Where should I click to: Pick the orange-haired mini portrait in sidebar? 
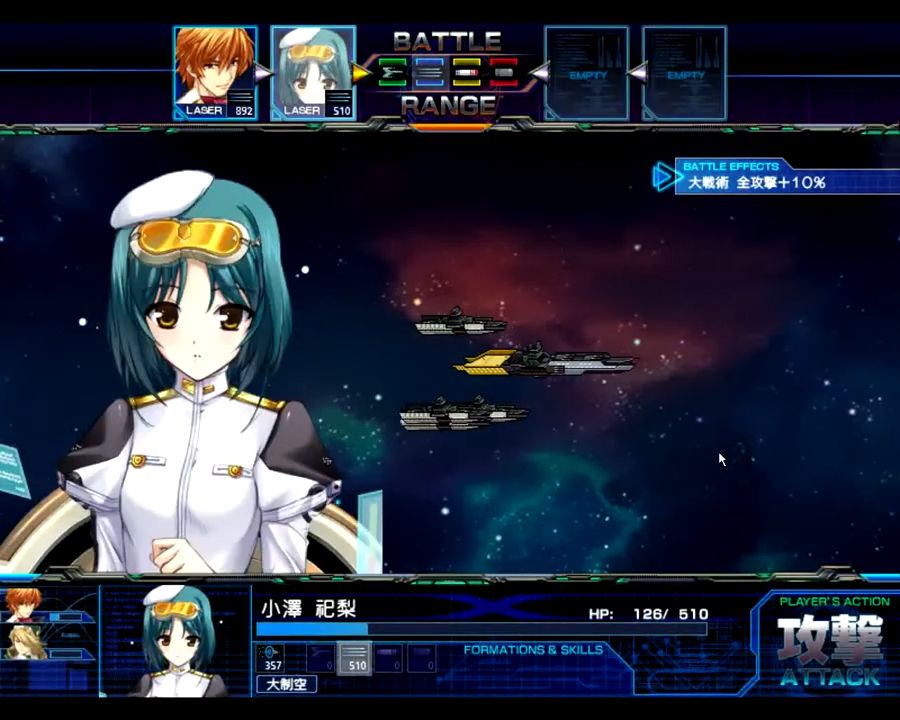22,605
